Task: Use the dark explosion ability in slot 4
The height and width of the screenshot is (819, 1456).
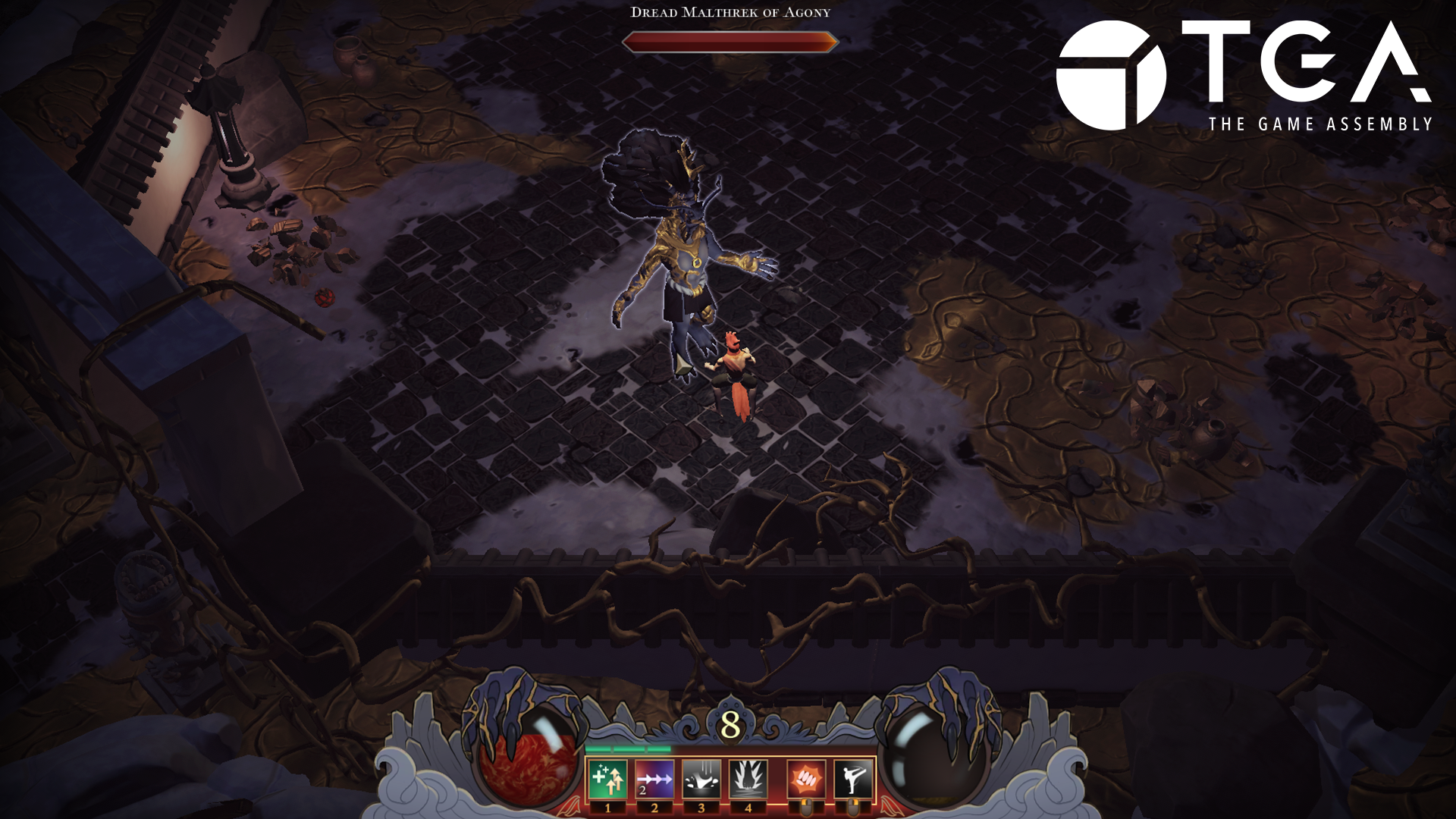Action: click(x=749, y=779)
